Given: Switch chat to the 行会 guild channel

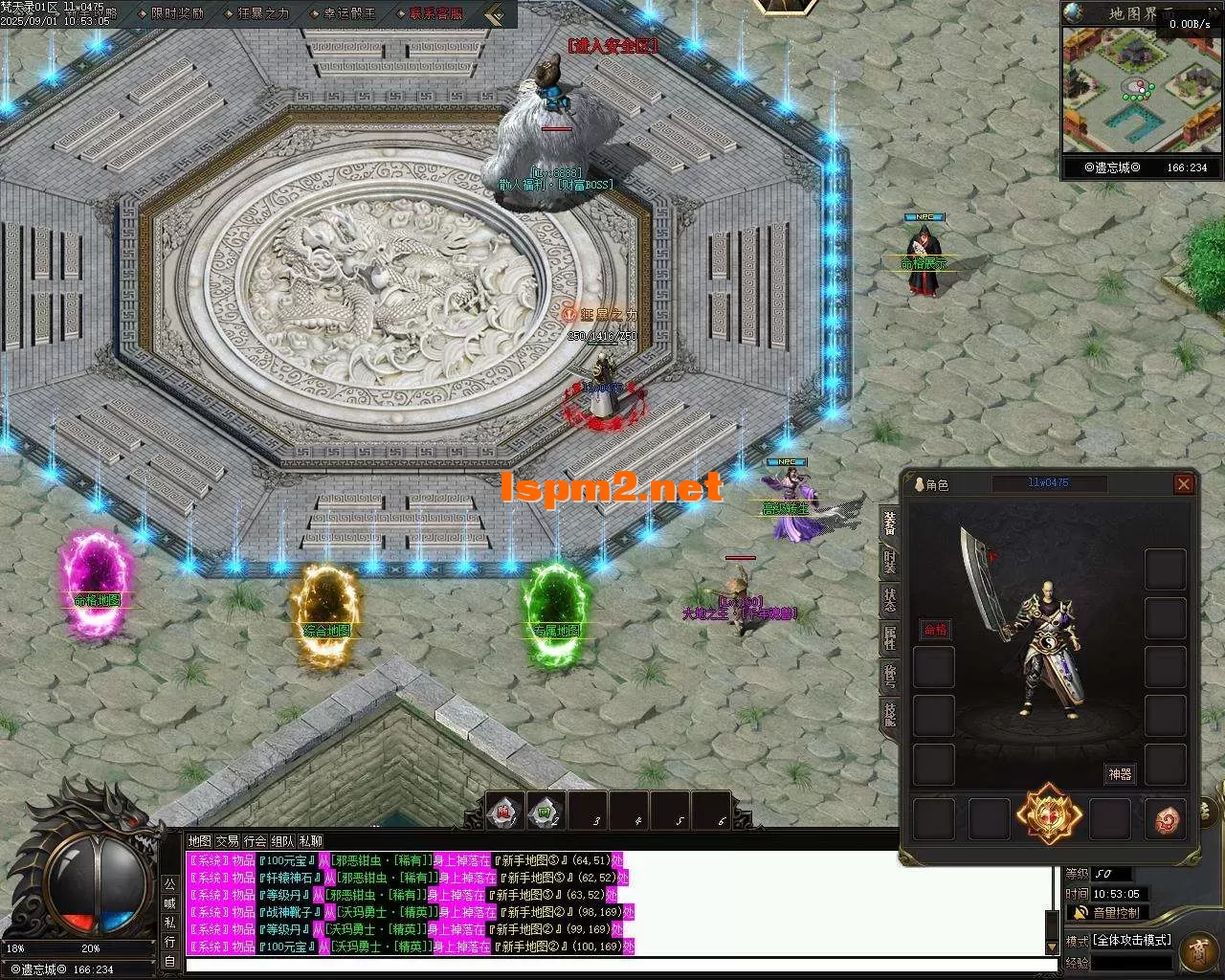Looking at the screenshot, I should (255, 841).
